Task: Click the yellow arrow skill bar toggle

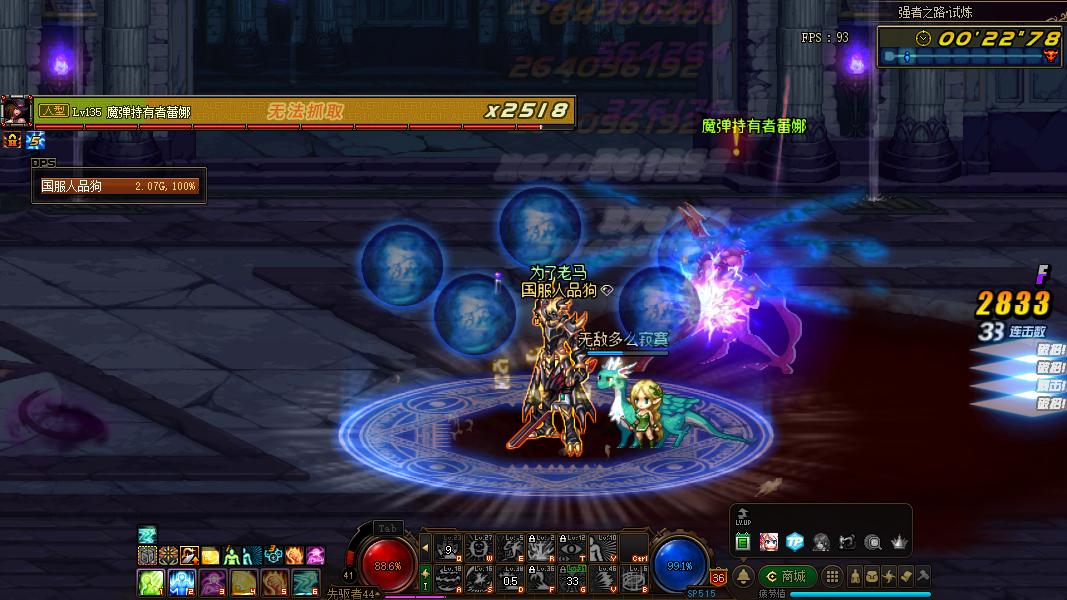Action: [425, 548]
